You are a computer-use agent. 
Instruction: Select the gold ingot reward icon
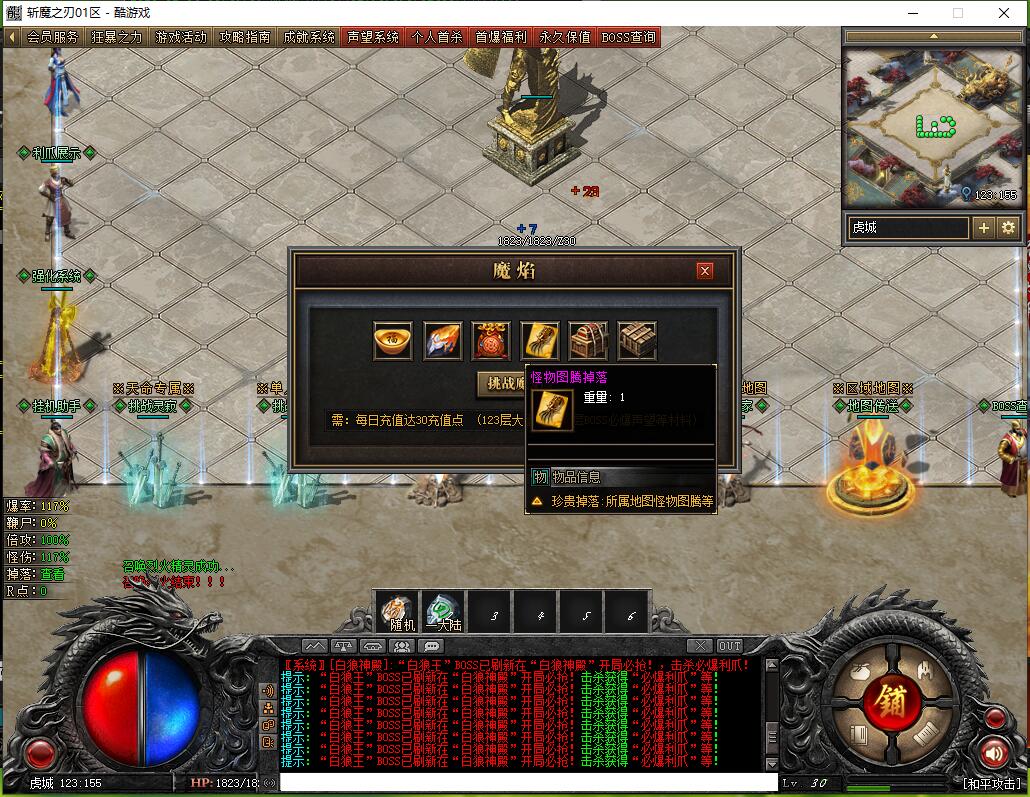[393, 341]
